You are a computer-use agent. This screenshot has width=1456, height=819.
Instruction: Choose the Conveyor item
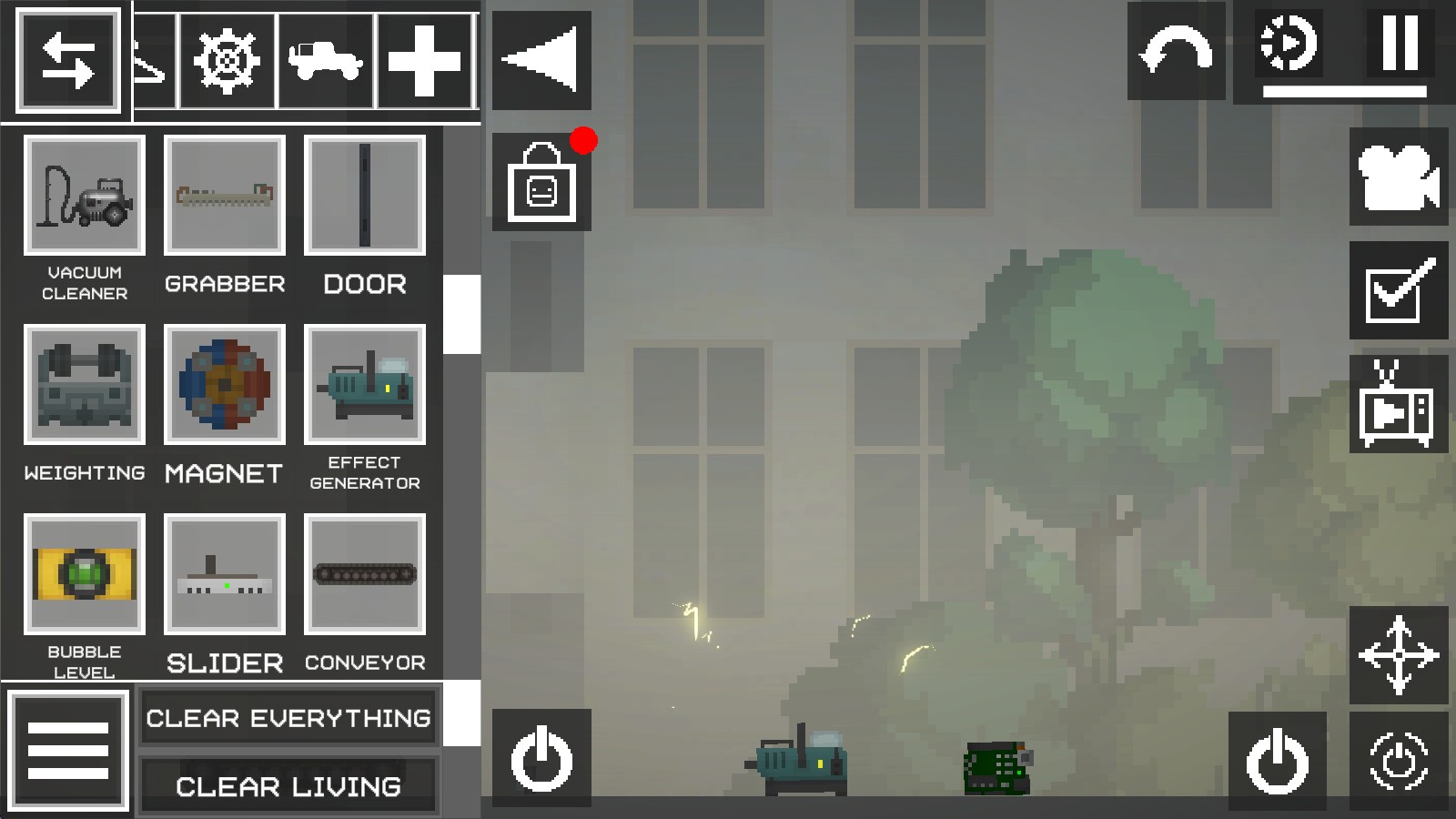pos(365,573)
